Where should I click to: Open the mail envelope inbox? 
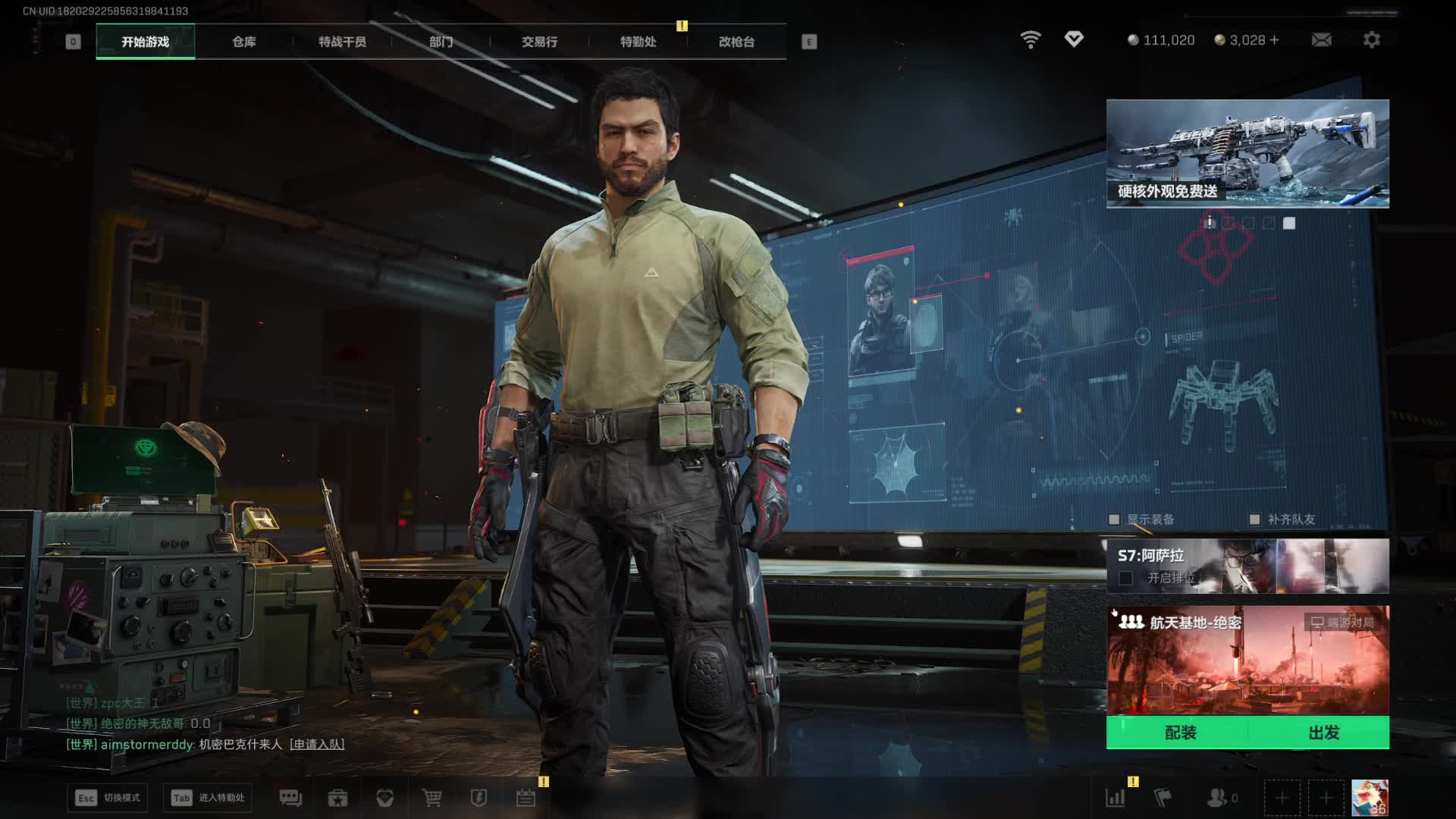point(1321,39)
